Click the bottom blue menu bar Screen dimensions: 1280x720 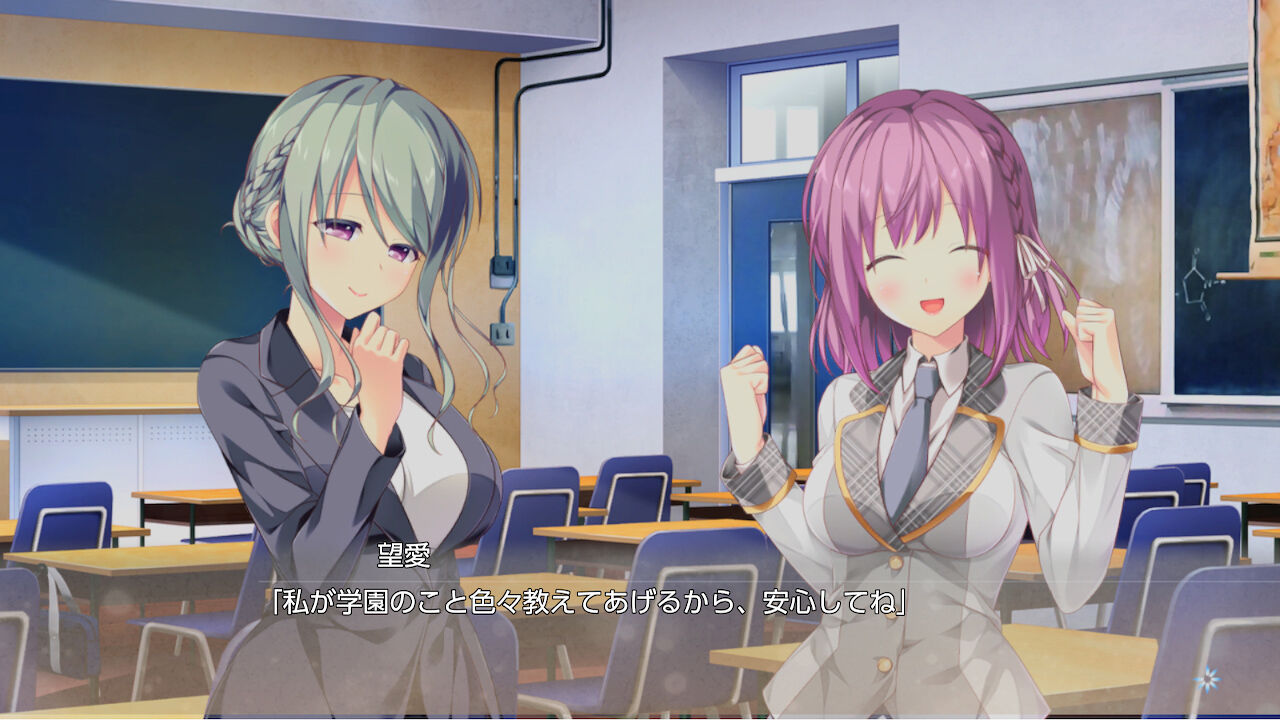click(640, 715)
